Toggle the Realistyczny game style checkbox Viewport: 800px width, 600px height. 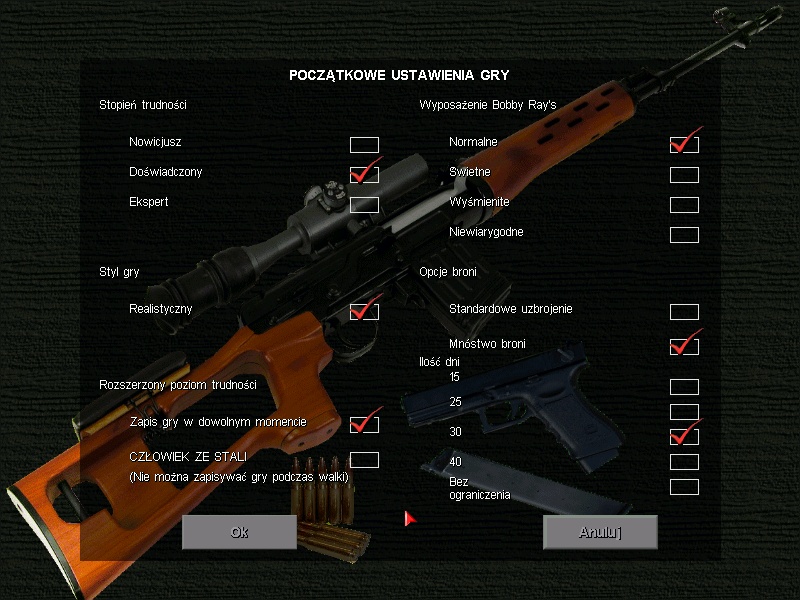[364, 312]
